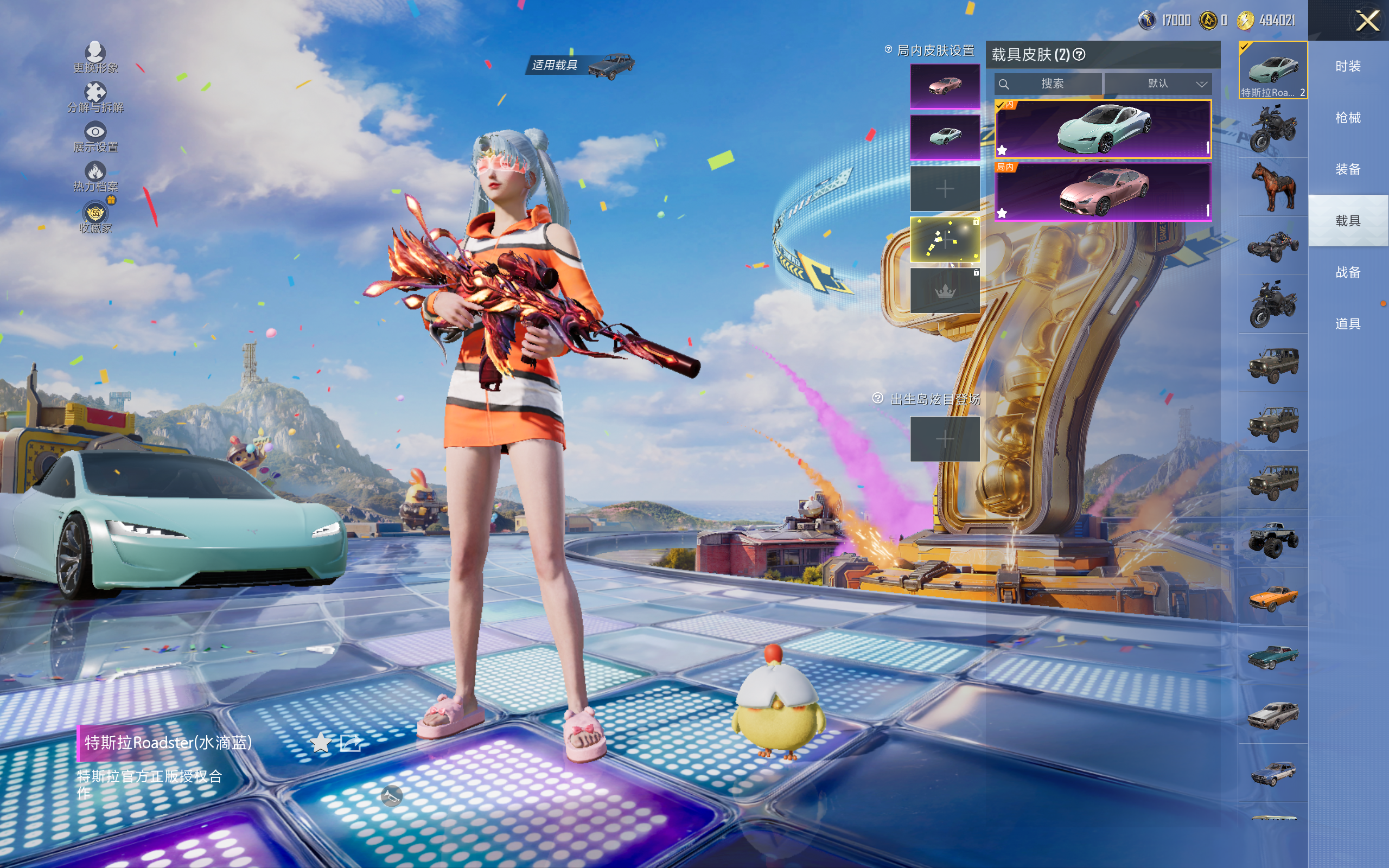Choose the pink sports car skin card
Viewport: 1389px width, 868px height.
(1103, 192)
